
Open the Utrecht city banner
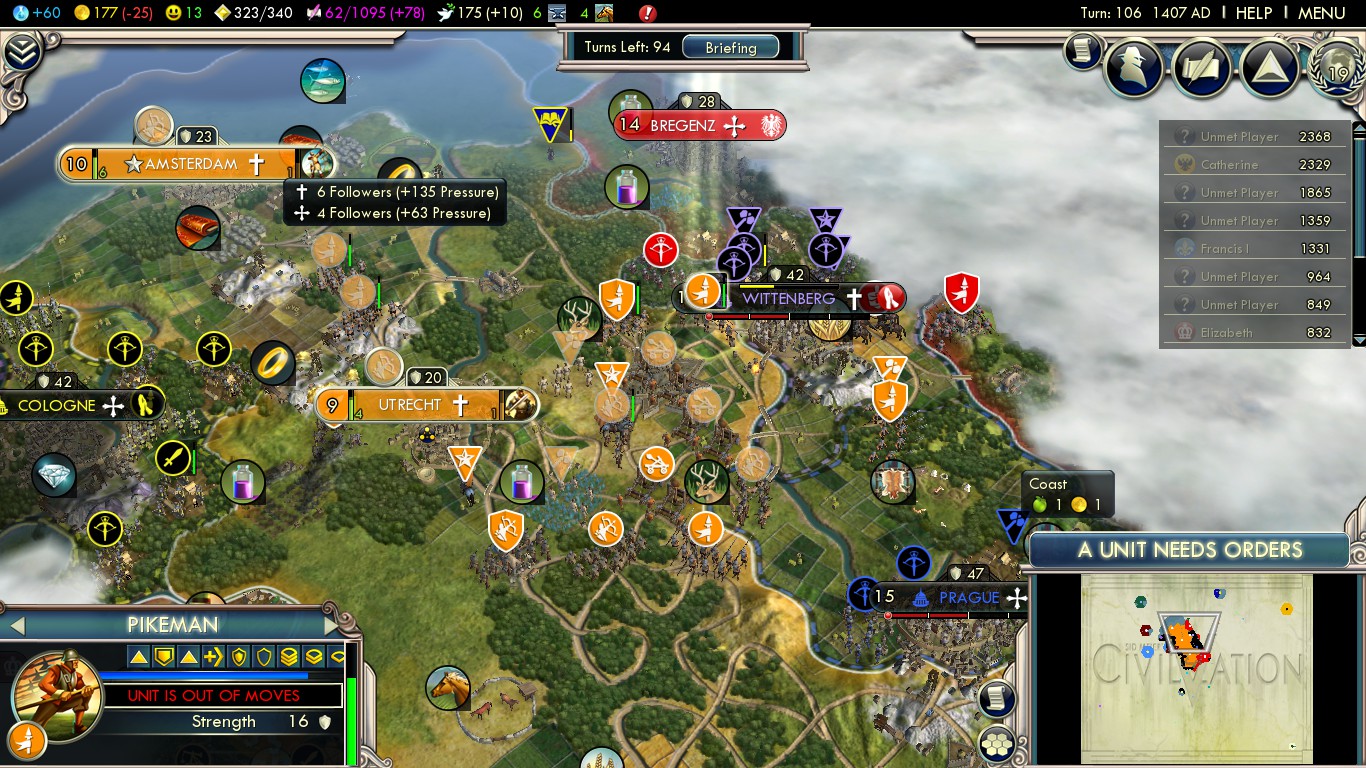(x=410, y=405)
